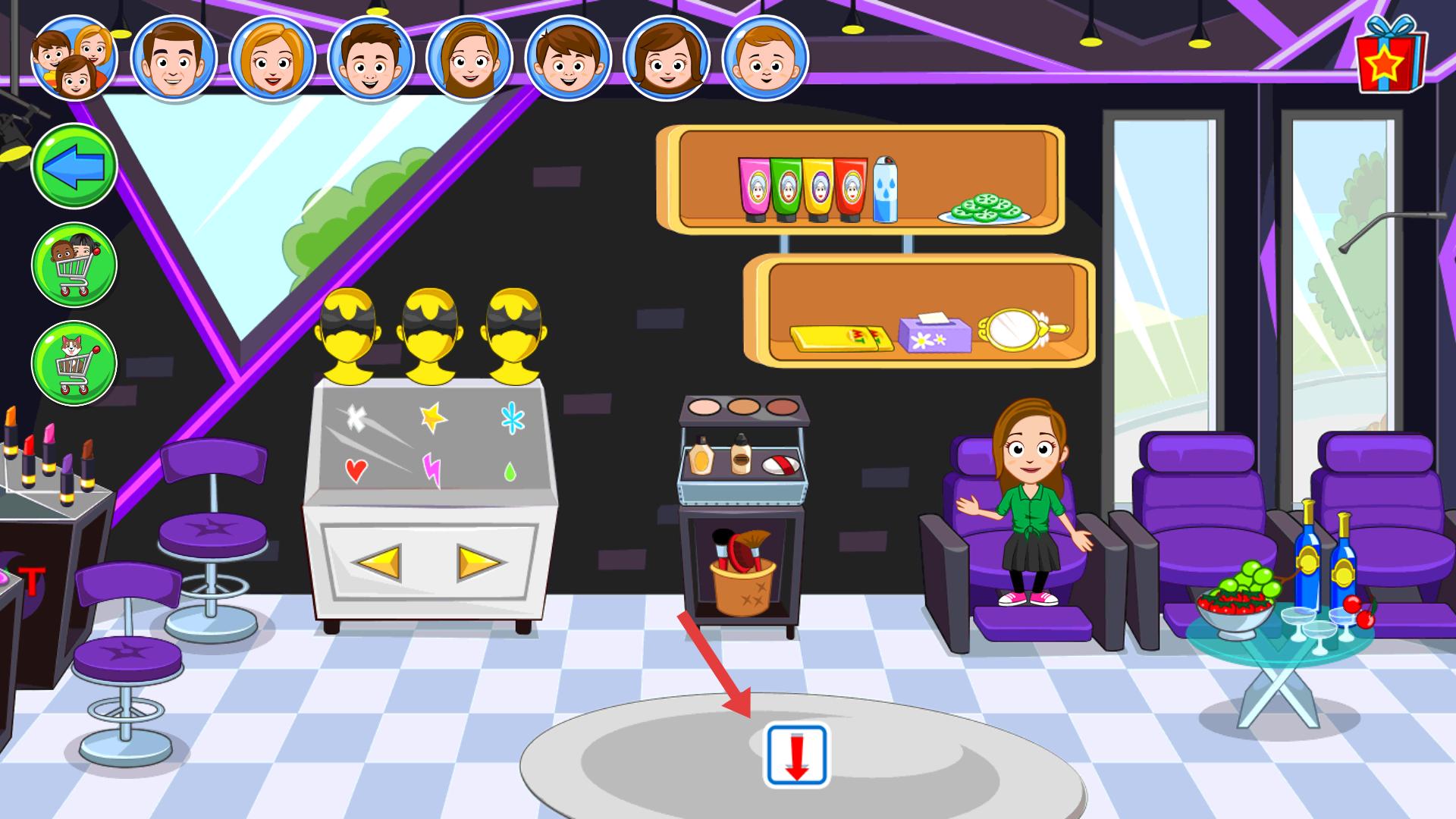The image size is (1456, 819).
Task: Cycle wigs with the left yellow arrow
Action: pos(379,563)
